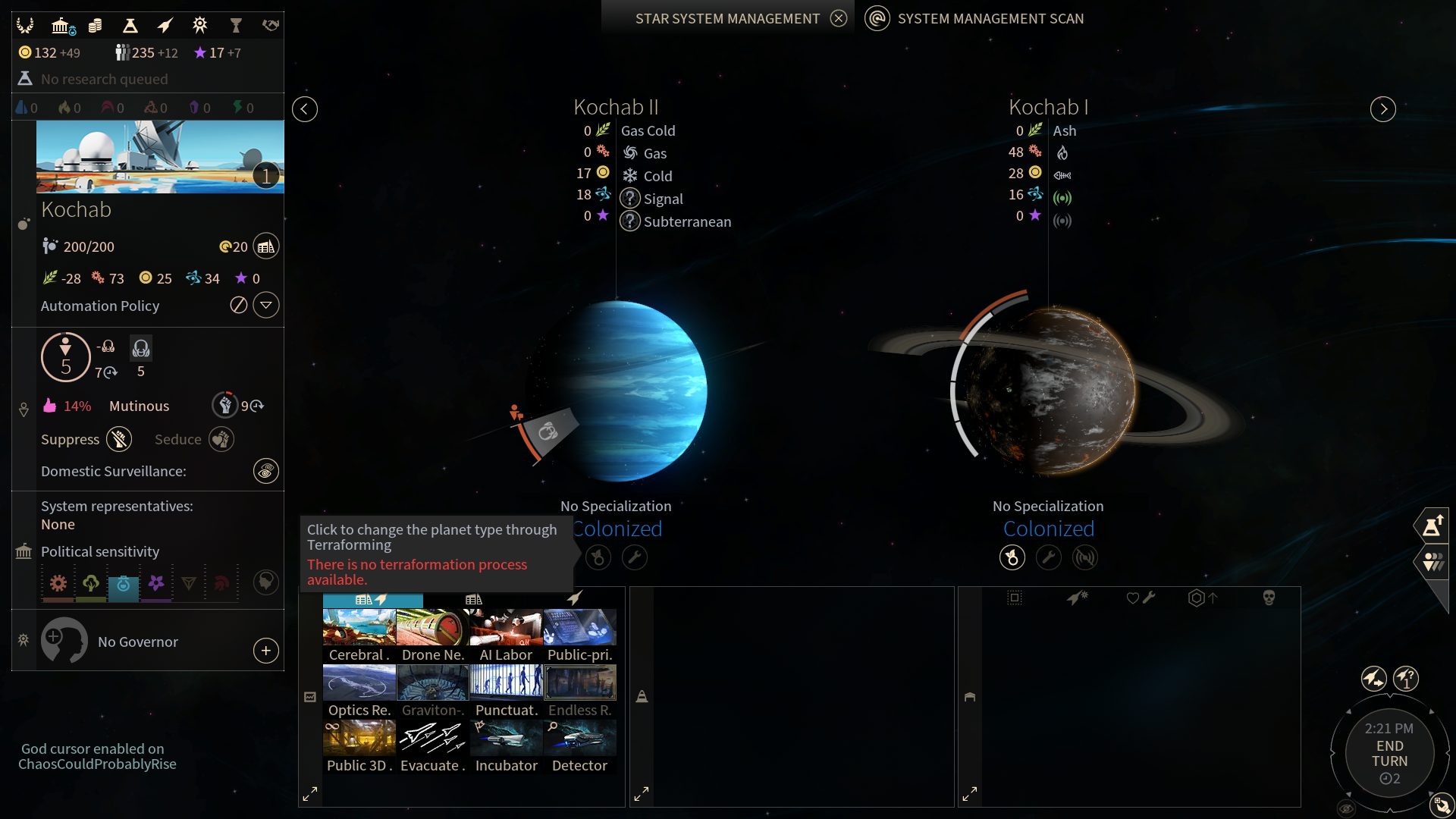The image size is (1456, 819).
Task: Click left chevron to view previous system
Action: coord(305,109)
